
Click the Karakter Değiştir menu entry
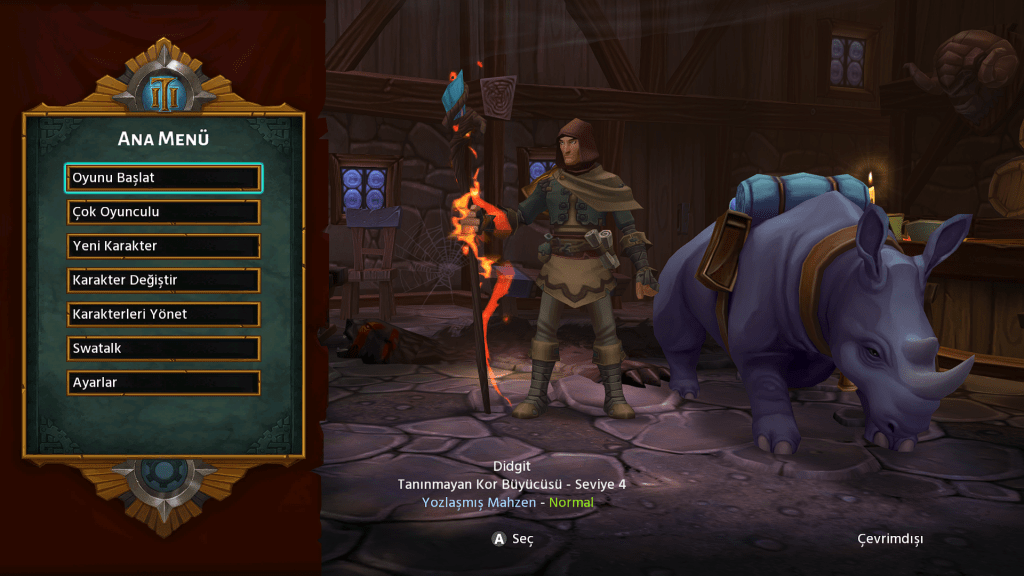coord(163,280)
